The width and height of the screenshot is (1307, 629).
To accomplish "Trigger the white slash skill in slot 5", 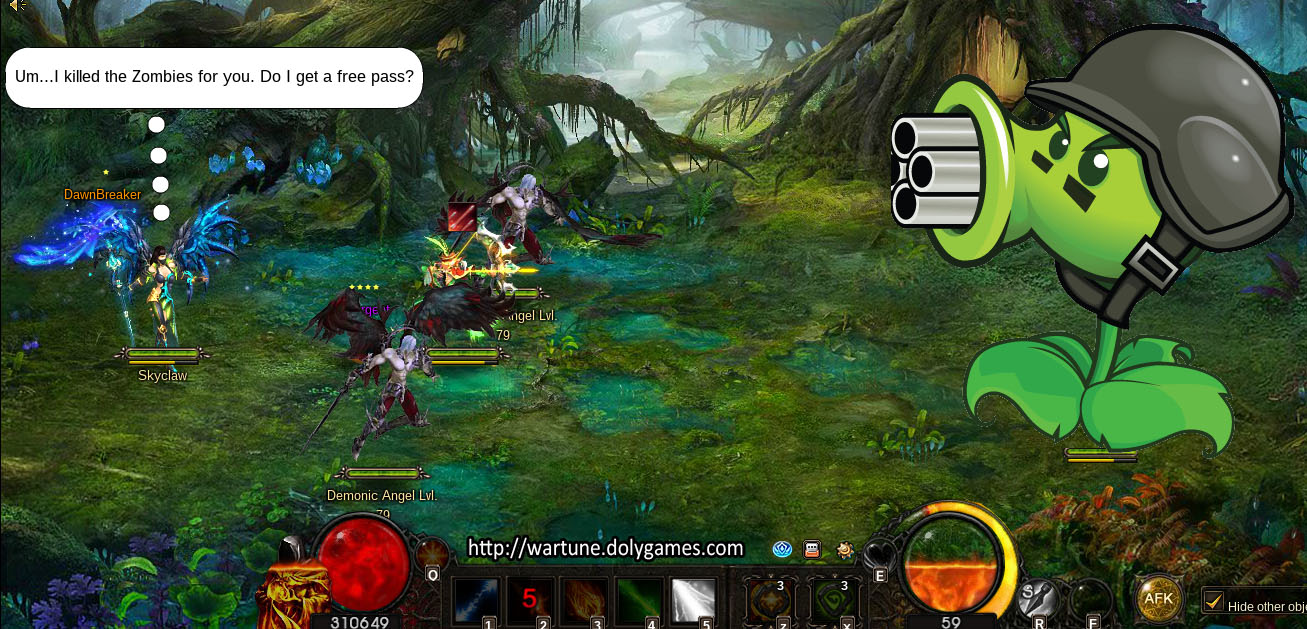I will point(693,599).
